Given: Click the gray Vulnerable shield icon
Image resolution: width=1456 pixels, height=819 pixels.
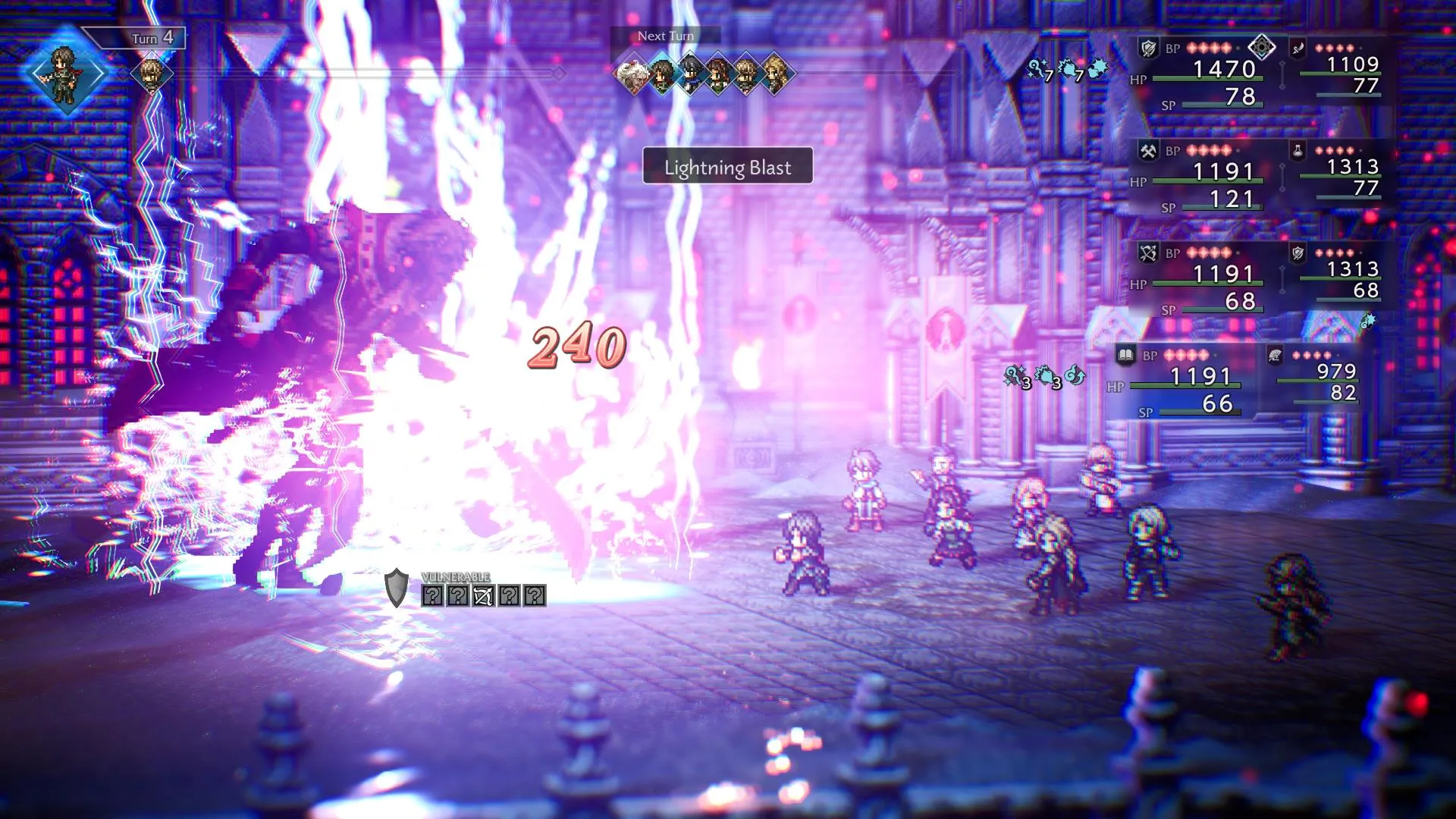Looking at the screenshot, I should coord(396,587).
